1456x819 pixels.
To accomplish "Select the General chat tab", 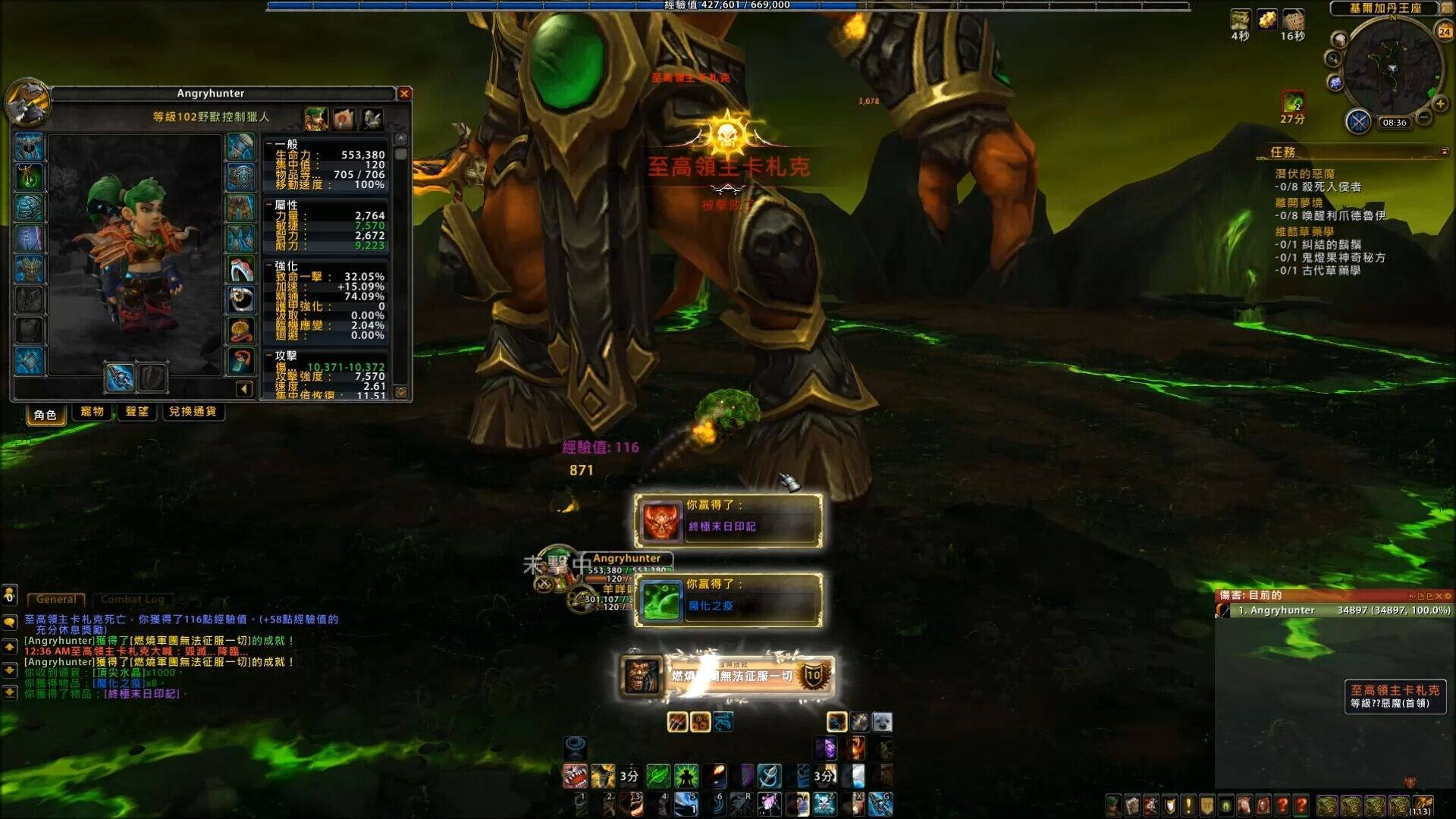I will (56, 599).
